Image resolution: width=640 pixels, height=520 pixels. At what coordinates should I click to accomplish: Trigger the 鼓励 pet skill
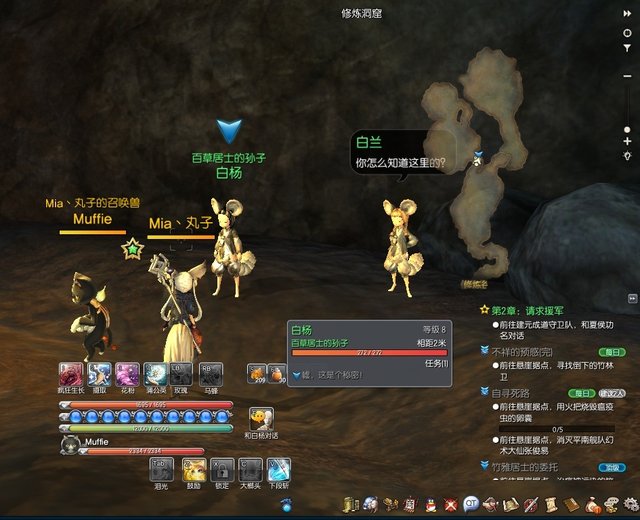click(x=193, y=469)
